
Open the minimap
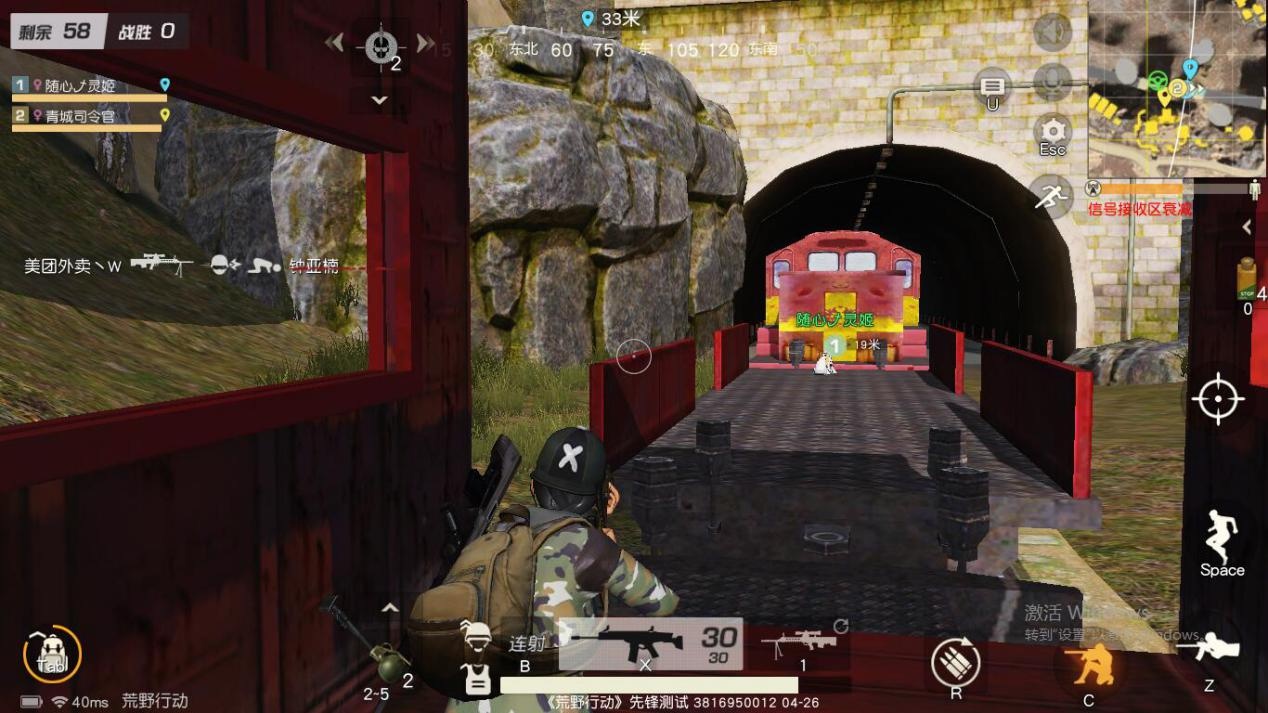(x=1174, y=90)
